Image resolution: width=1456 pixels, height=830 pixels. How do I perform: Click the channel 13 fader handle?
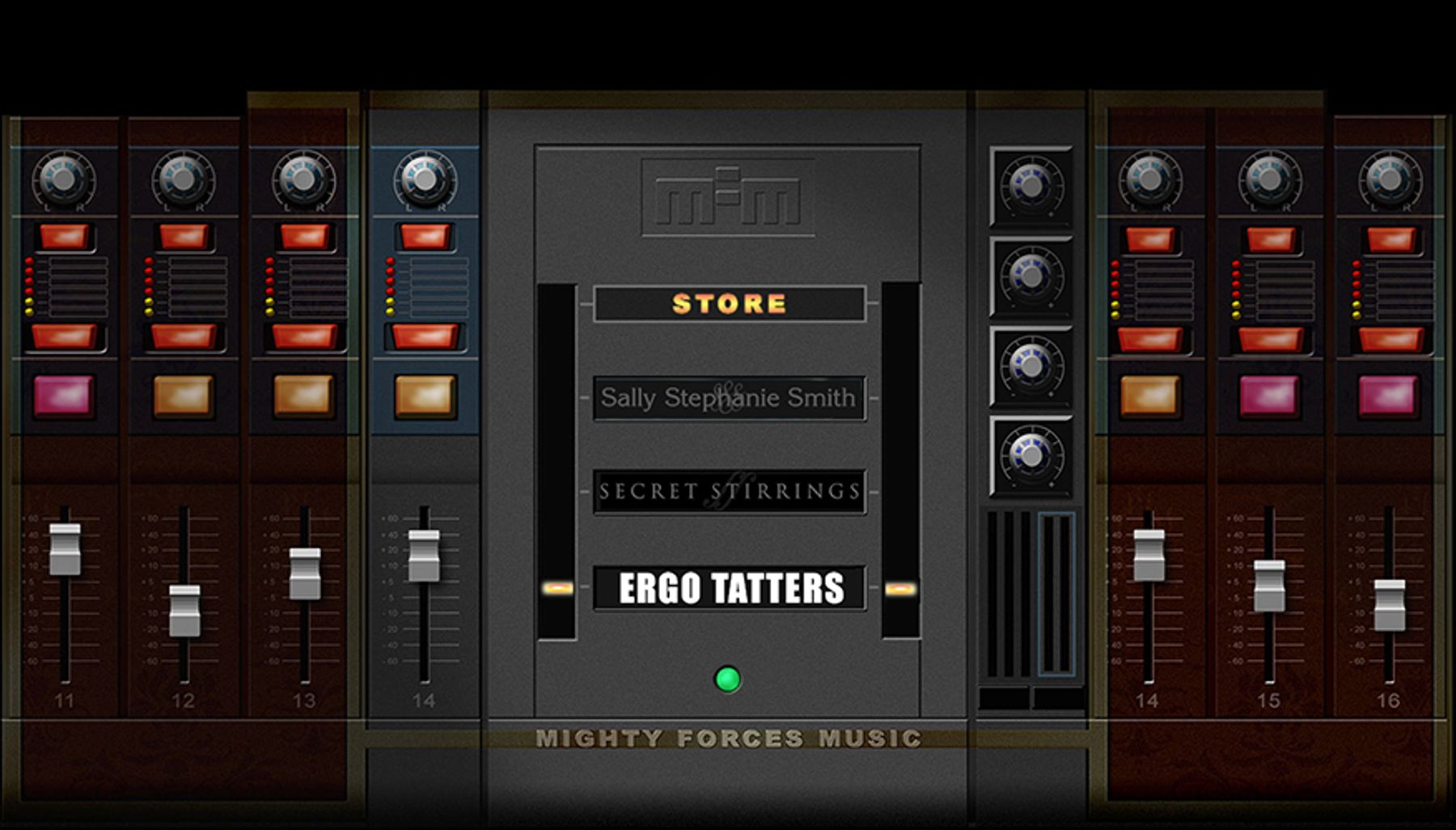coord(305,574)
